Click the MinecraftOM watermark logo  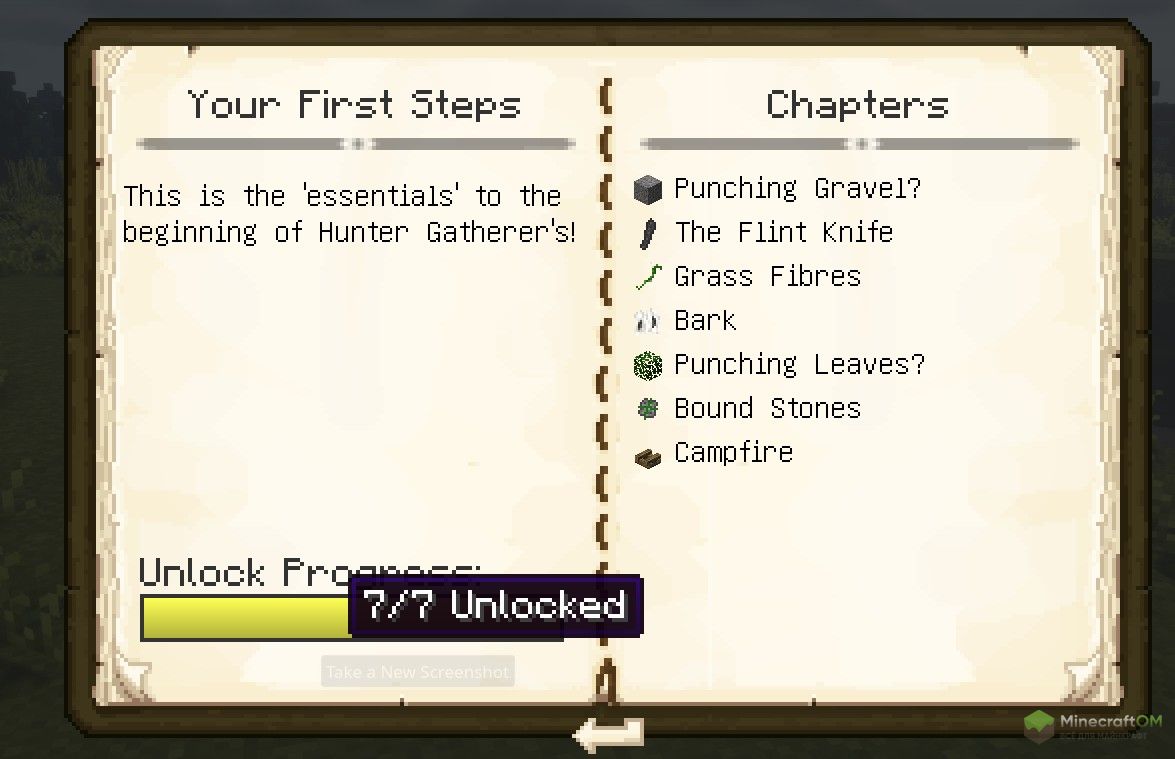coord(1092,725)
